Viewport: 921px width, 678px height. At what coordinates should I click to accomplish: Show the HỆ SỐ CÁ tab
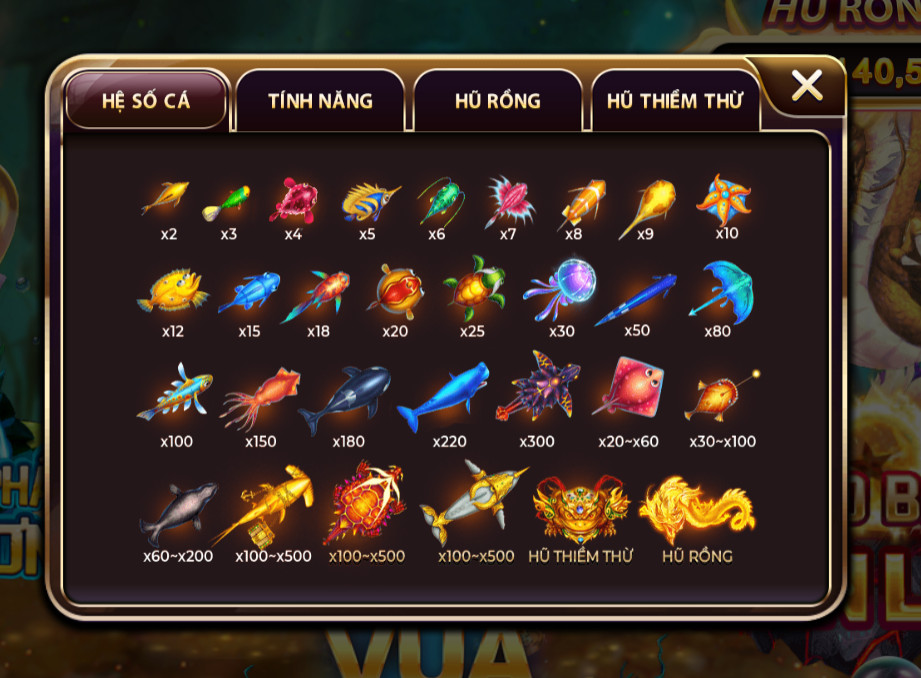146,100
